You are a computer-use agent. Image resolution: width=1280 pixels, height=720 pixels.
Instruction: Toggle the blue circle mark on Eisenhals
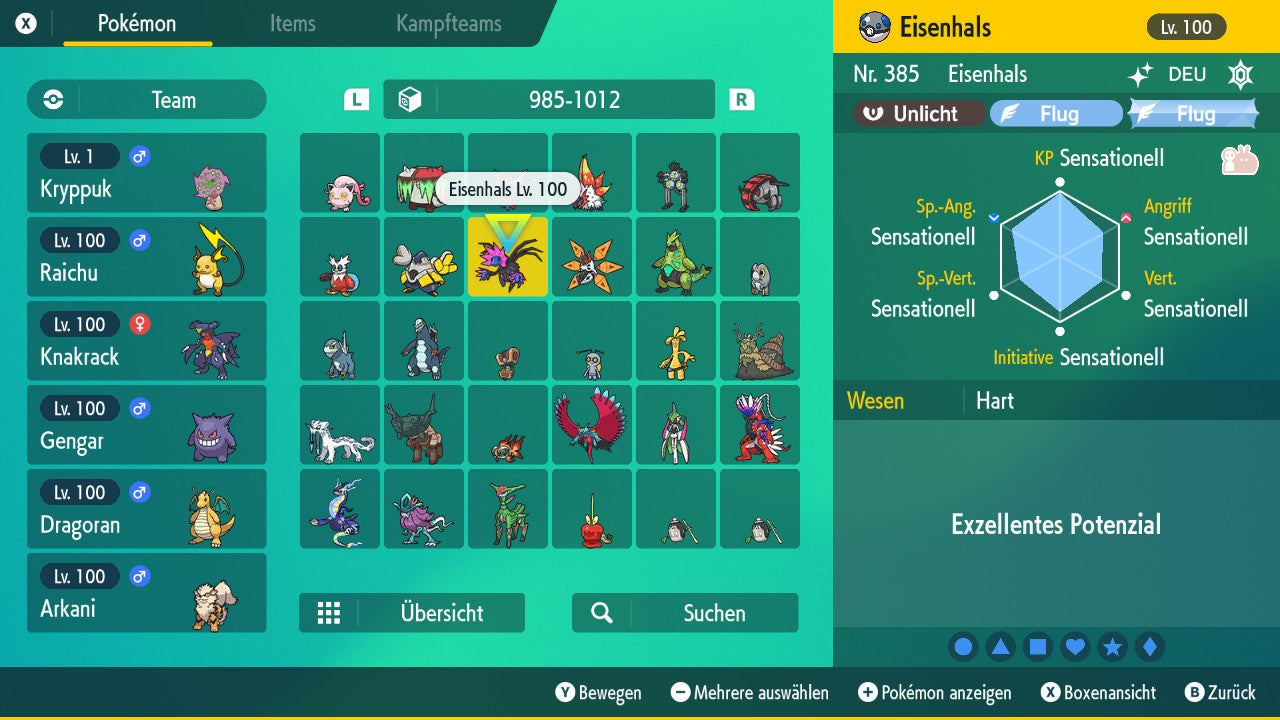click(963, 647)
